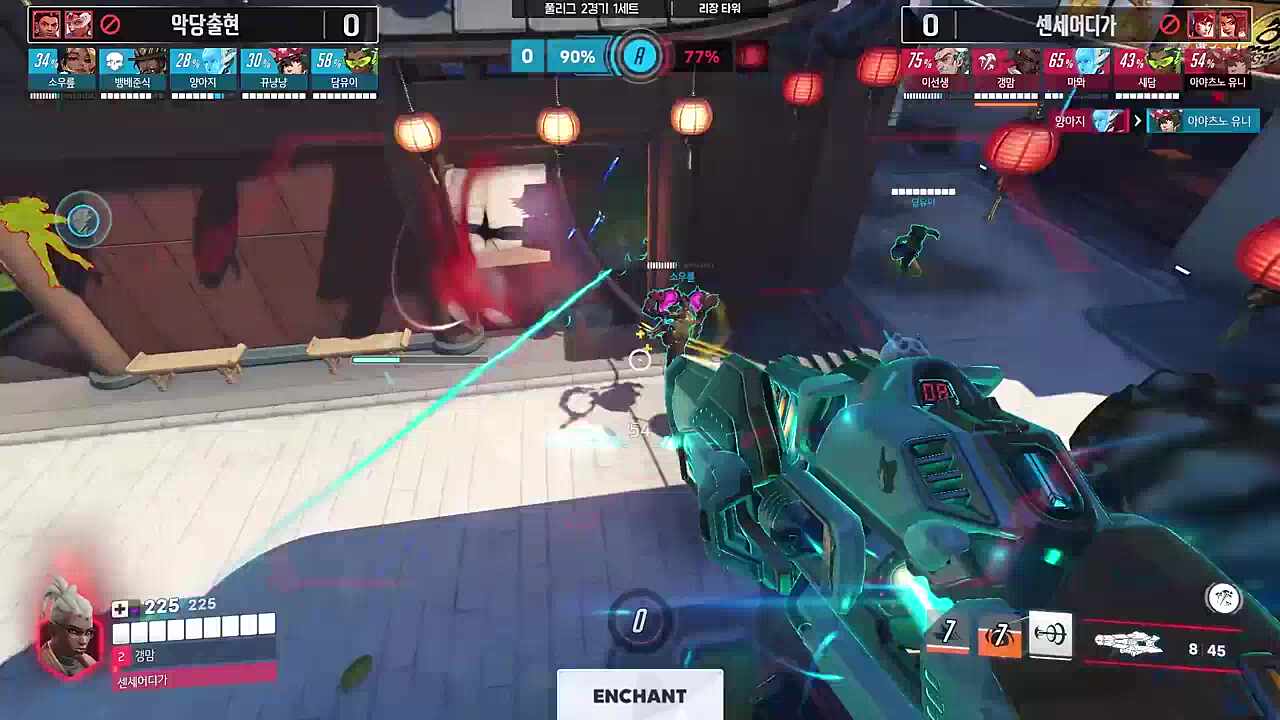Pick red team player 아야츠노 유니's card
The height and width of the screenshot is (720, 1280).
click(x=1217, y=70)
